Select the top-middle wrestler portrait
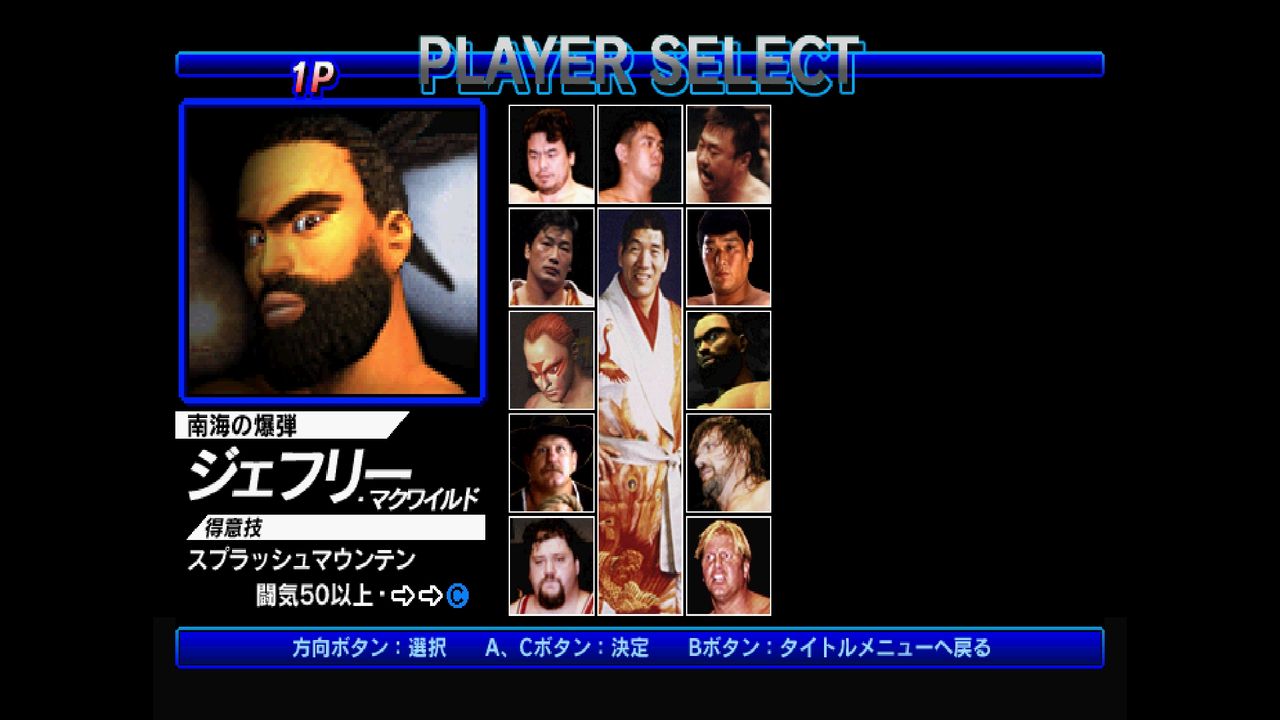 coord(640,153)
